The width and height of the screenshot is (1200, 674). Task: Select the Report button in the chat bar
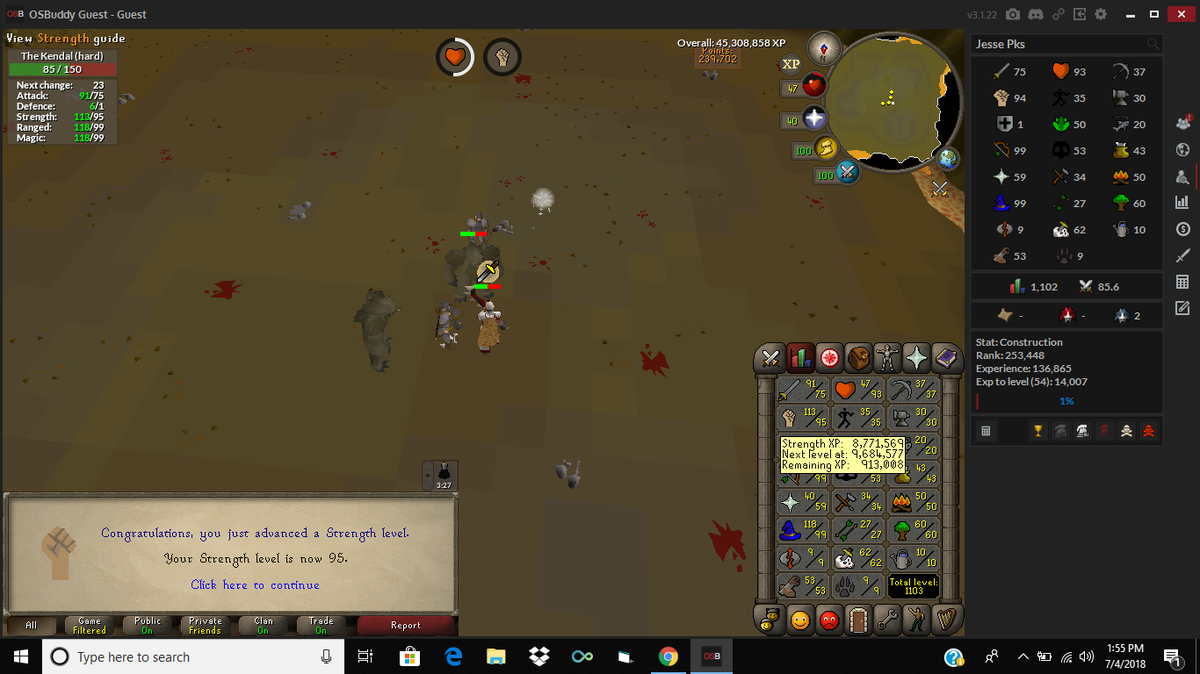pos(405,626)
